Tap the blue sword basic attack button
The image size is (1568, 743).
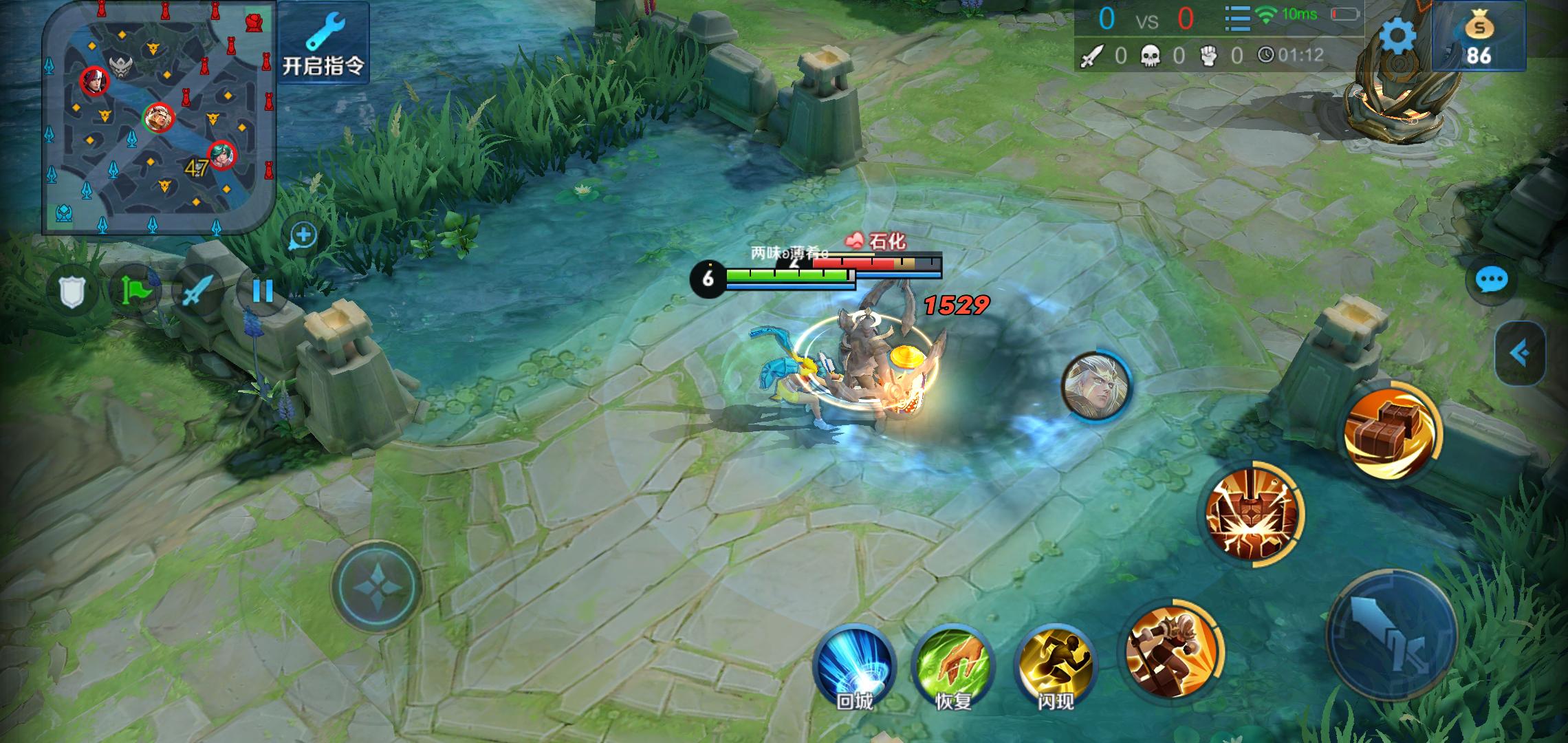tap(1391, 634)
